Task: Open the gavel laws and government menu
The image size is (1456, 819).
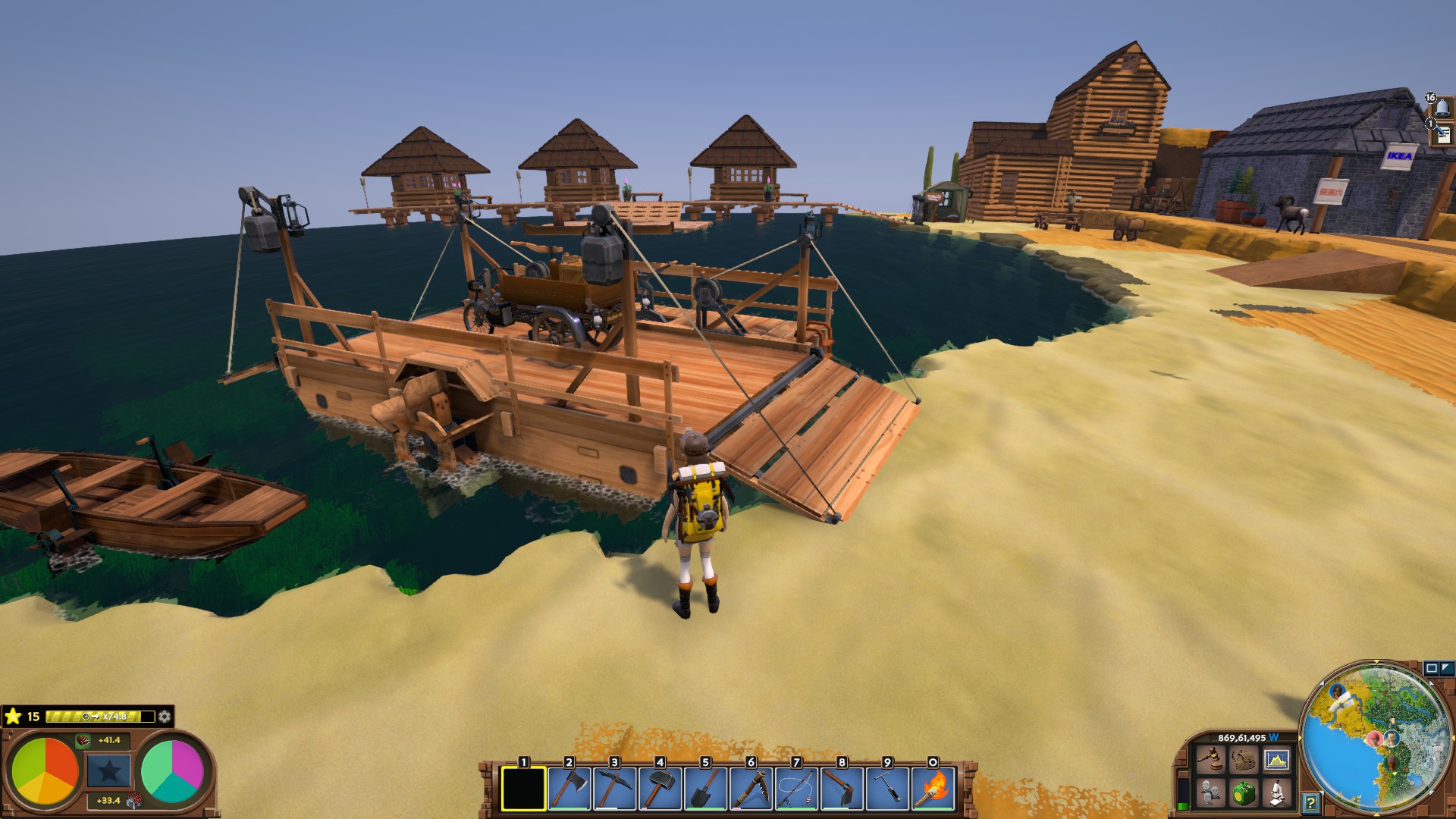Action: pyautogui.click(x=1210, y=759)
